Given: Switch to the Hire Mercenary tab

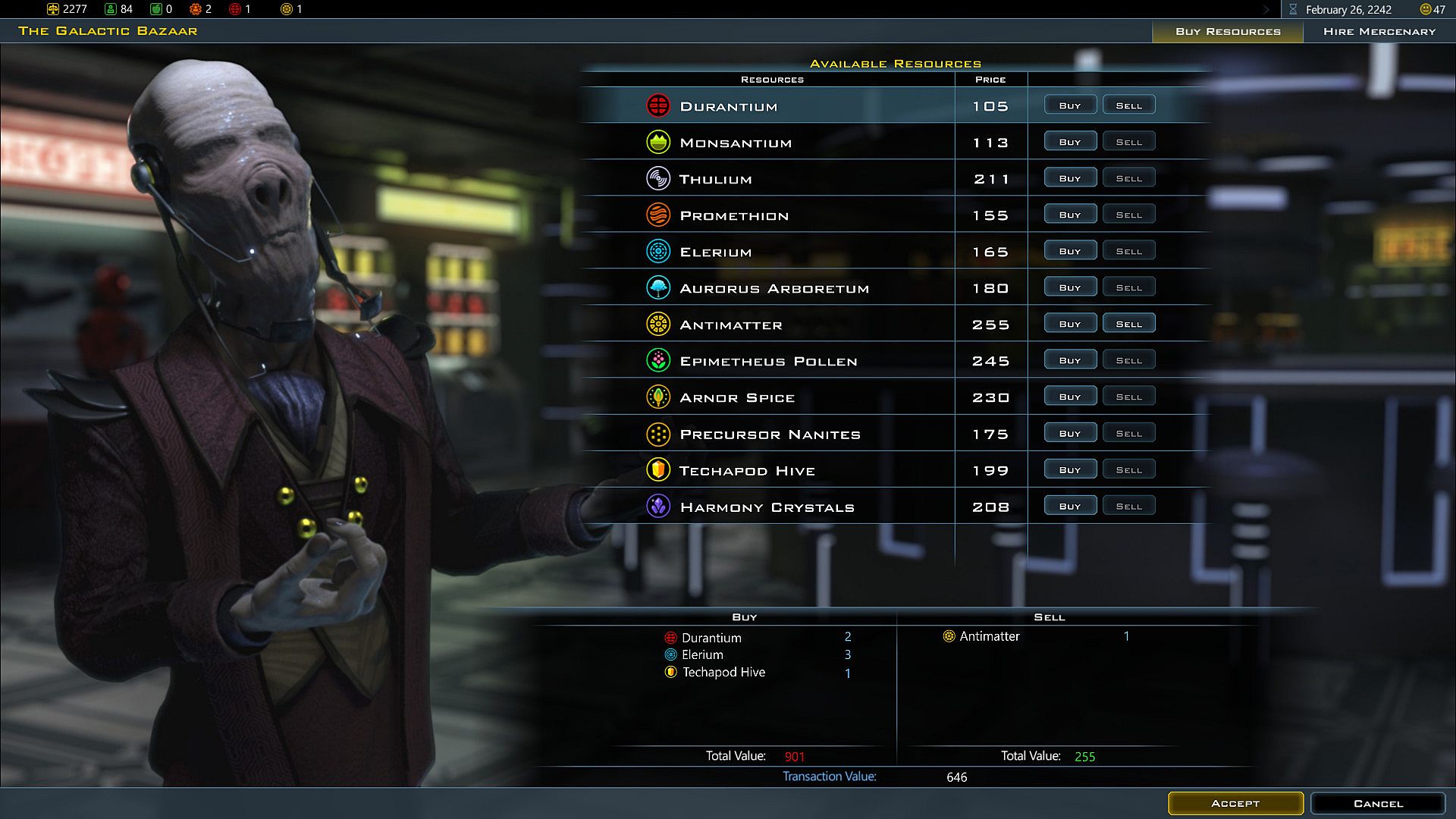Looking at the screenshot, I should click(x=1379, y=31).
